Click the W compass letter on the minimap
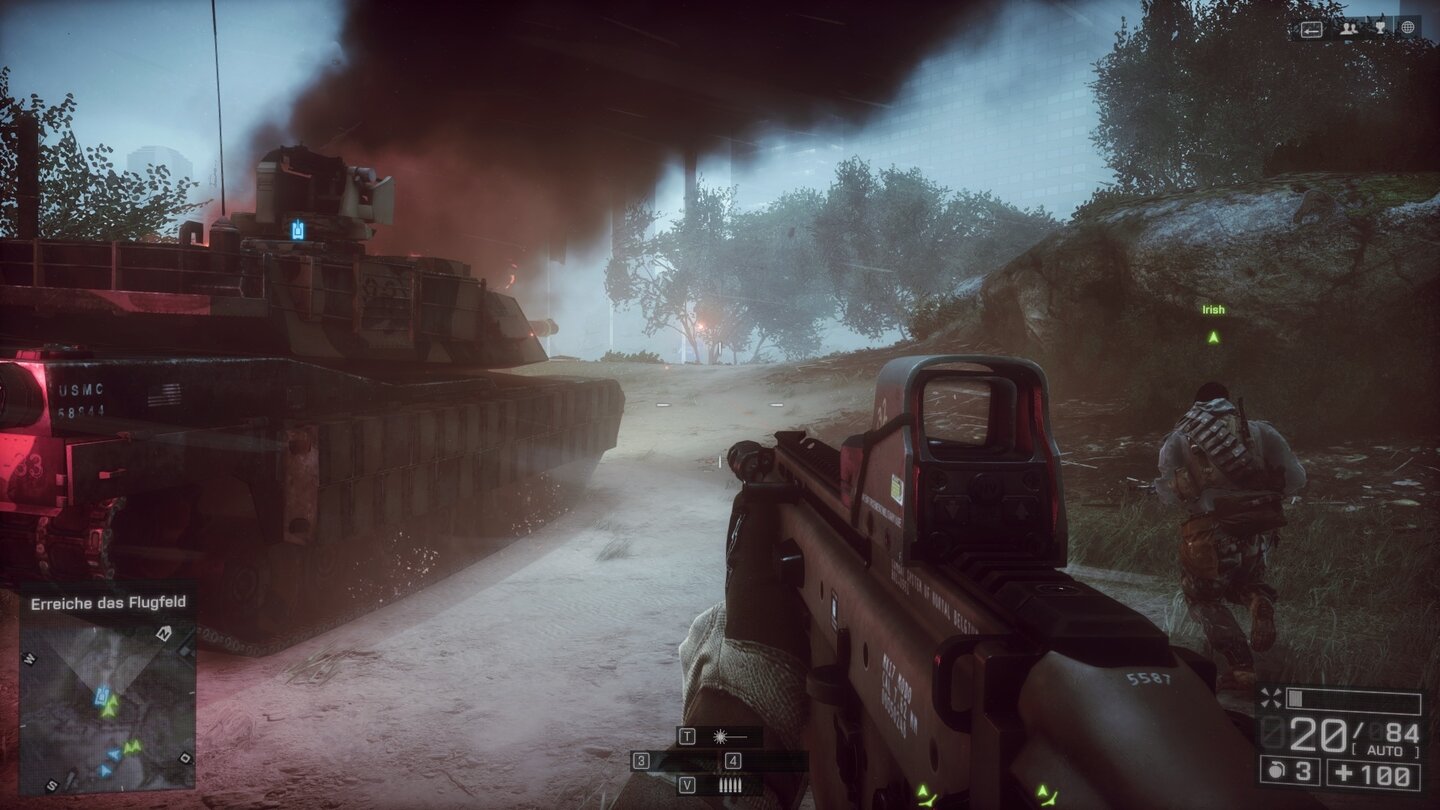1440x810 pixels. (29, 658)
